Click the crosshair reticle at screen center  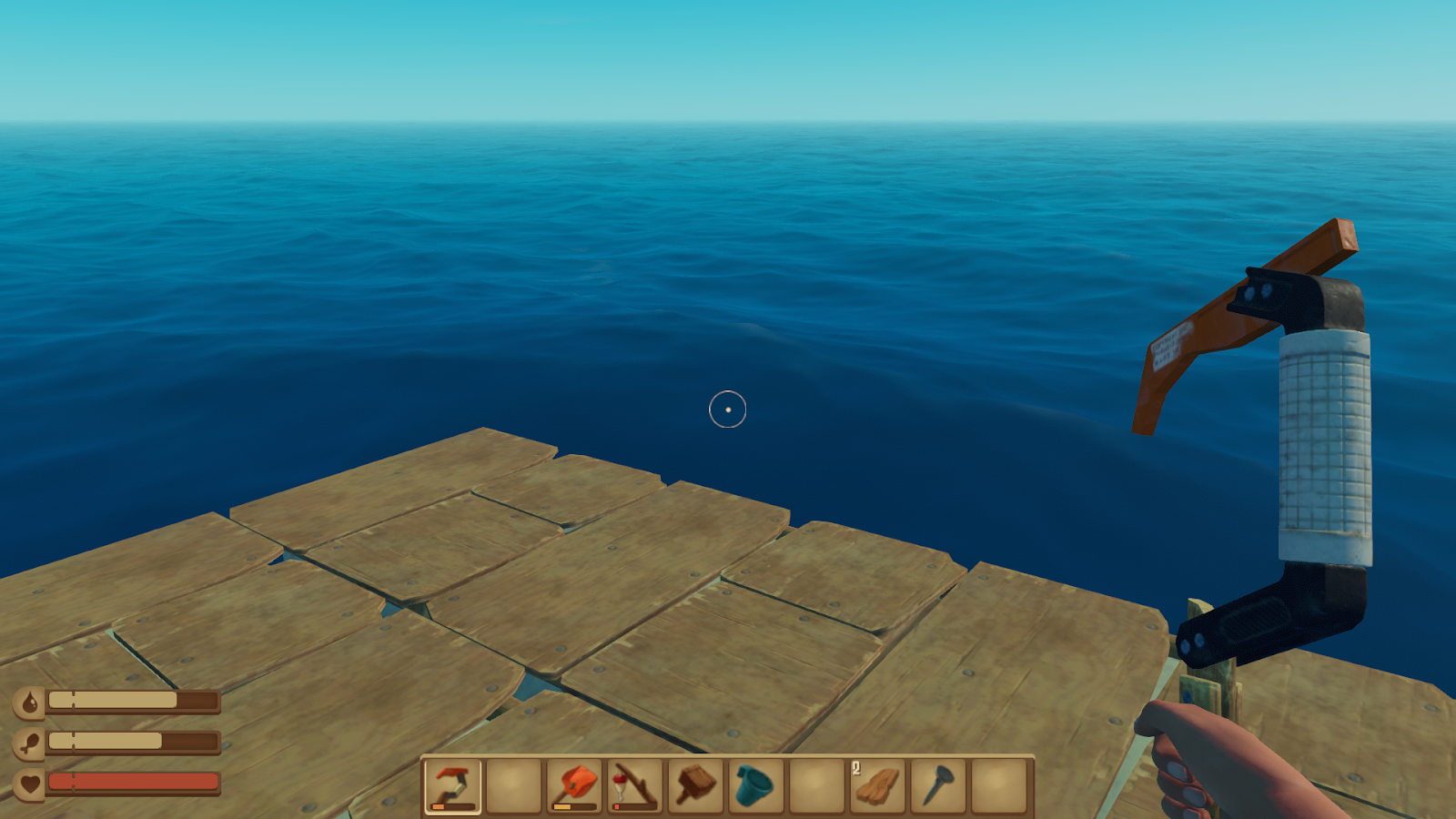(x=728, y=409)
